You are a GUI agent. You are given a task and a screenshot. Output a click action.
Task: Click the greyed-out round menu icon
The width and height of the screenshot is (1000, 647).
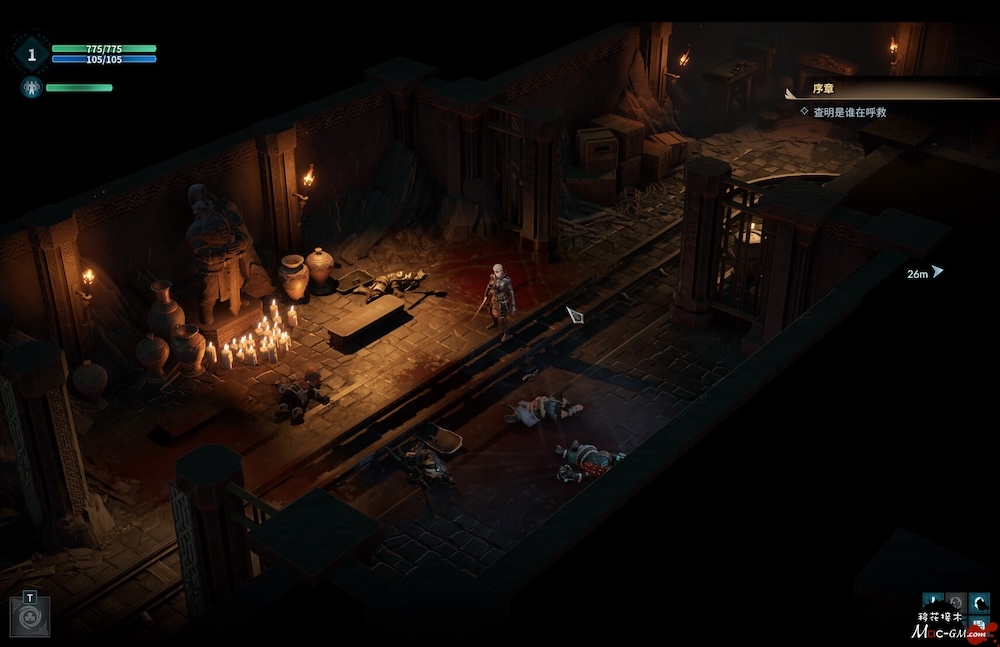pos(955,603)
